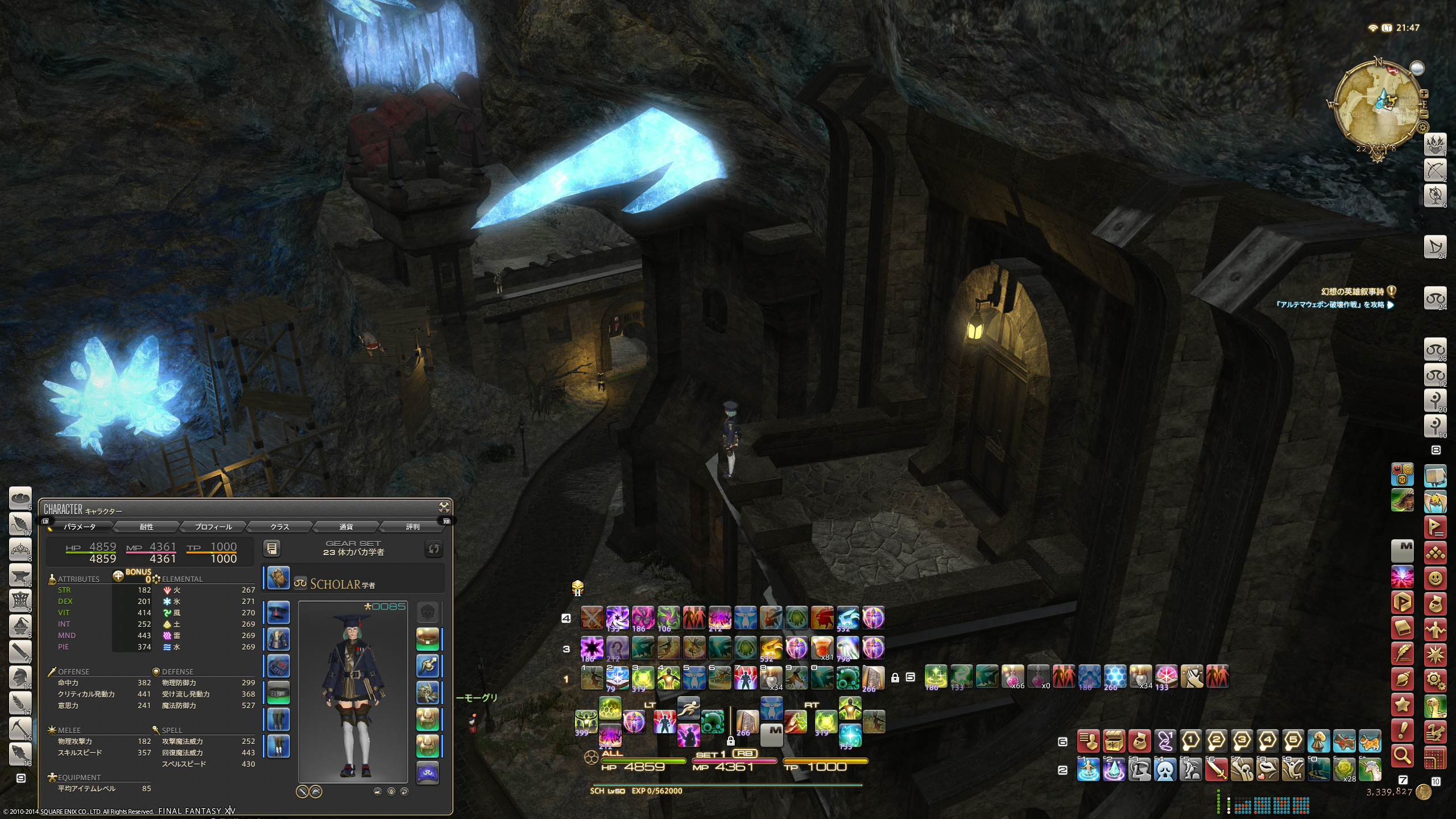
Task: Click the magnifying glass search icon
Action: [1403, 755]
